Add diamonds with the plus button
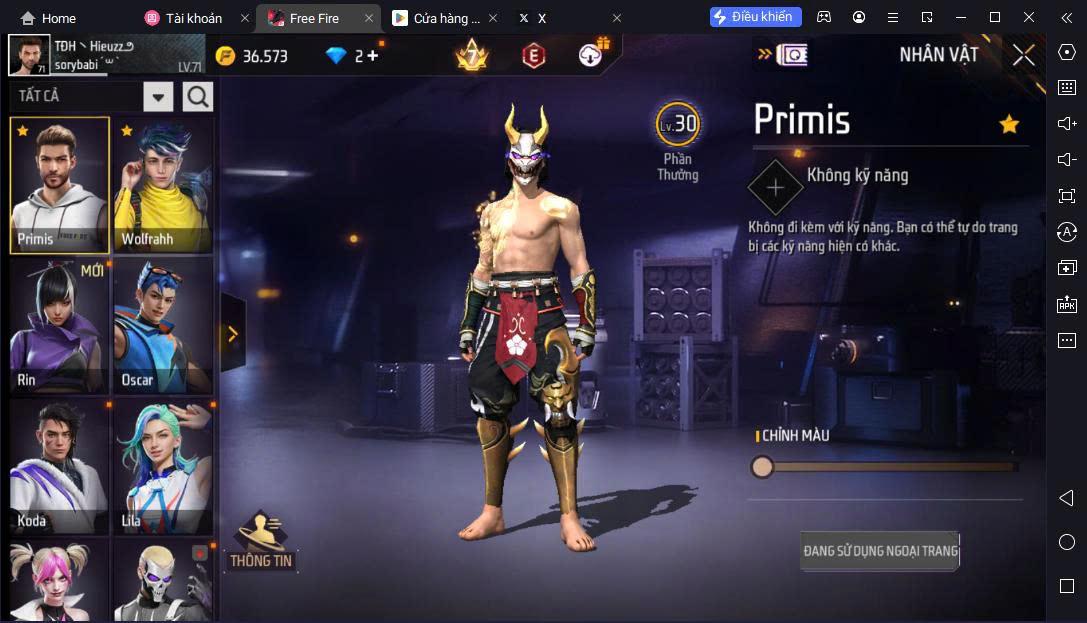The width and height of the screenshot is (1087, 623). [373, 56]
